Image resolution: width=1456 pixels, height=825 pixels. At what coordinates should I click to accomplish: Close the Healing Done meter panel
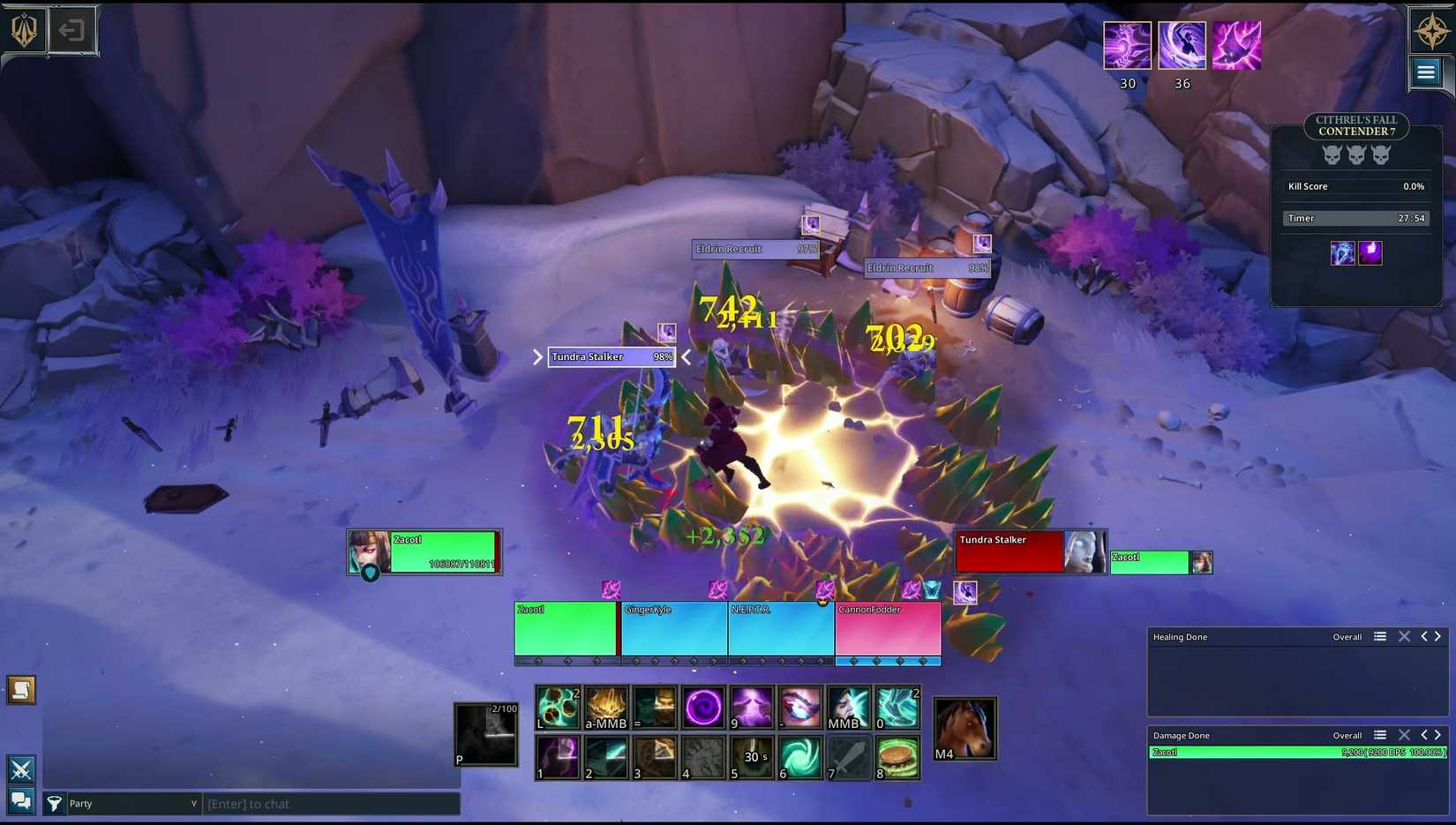pyautogui.click(x=1404, y=636)
